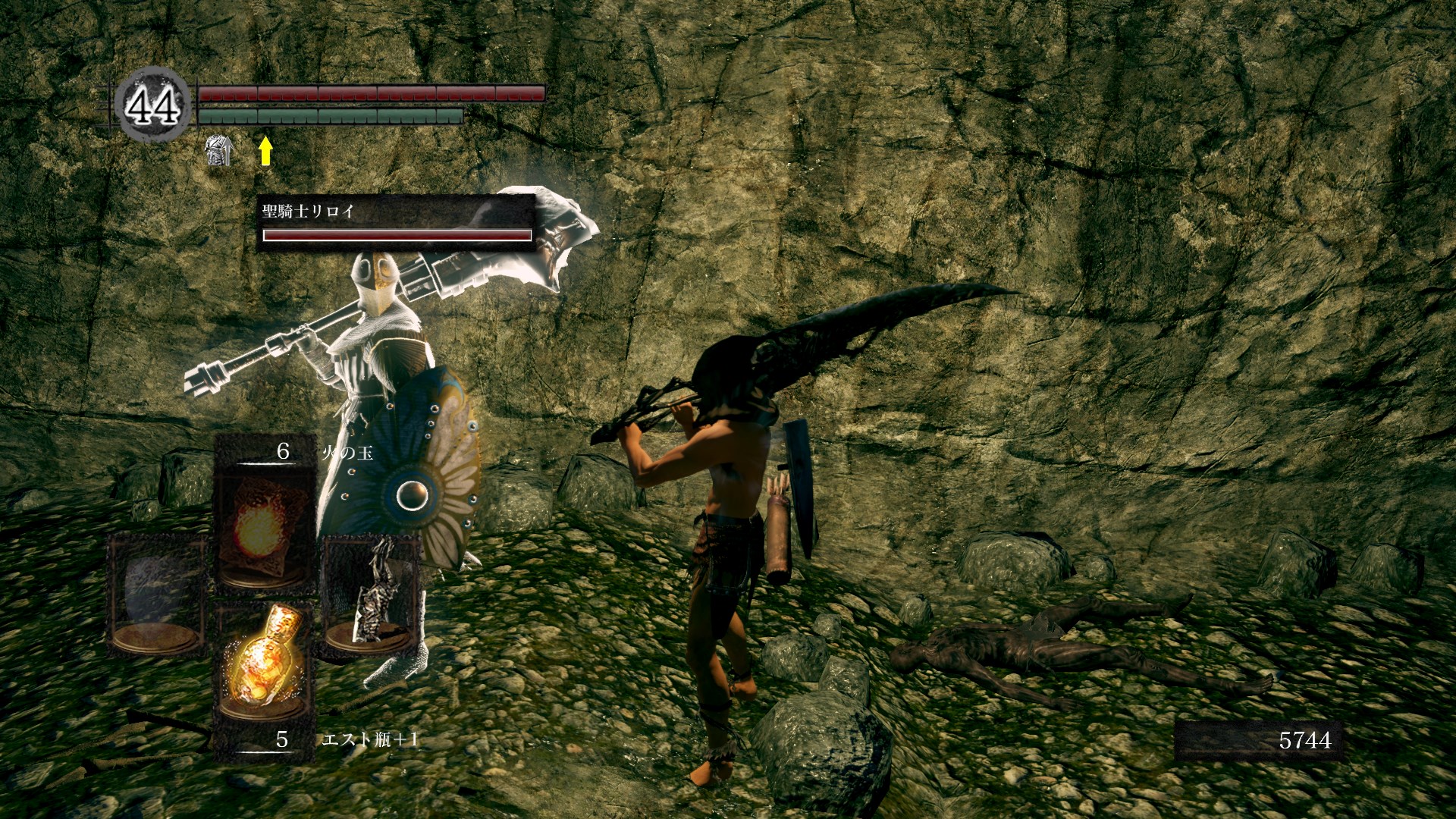Select the left-hand shield slot
The width and height of the screenshot is (1456, 819).
click(156, 595)
